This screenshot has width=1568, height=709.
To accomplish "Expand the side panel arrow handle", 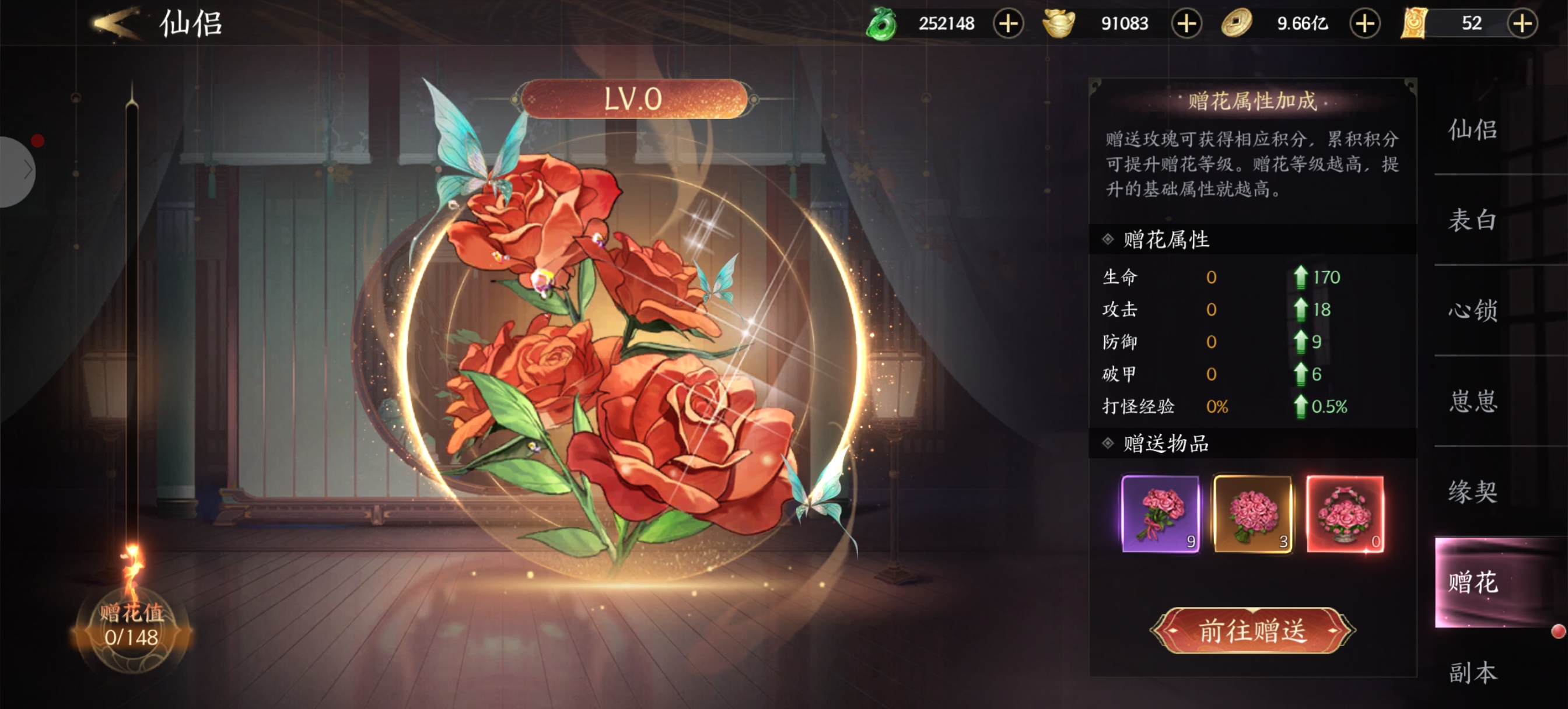I will 18,171.
